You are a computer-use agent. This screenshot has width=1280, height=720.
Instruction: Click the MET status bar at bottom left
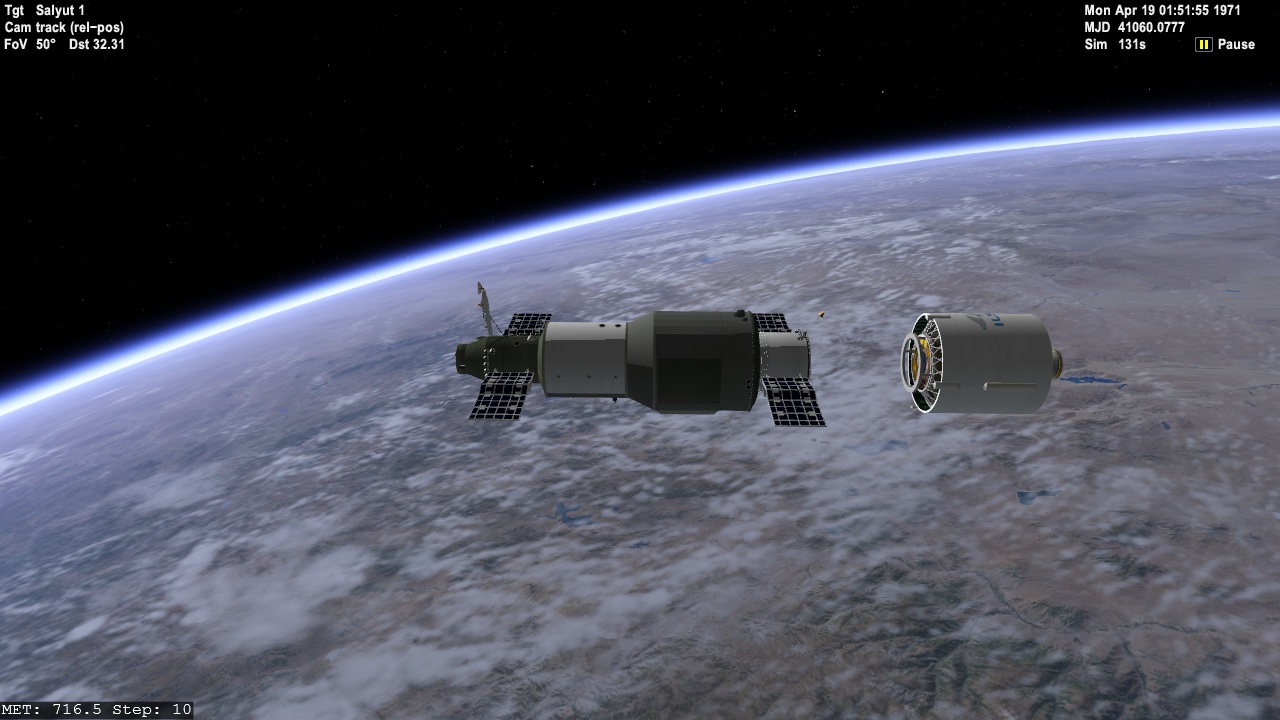pyautogui.click(x=95, y=708)
